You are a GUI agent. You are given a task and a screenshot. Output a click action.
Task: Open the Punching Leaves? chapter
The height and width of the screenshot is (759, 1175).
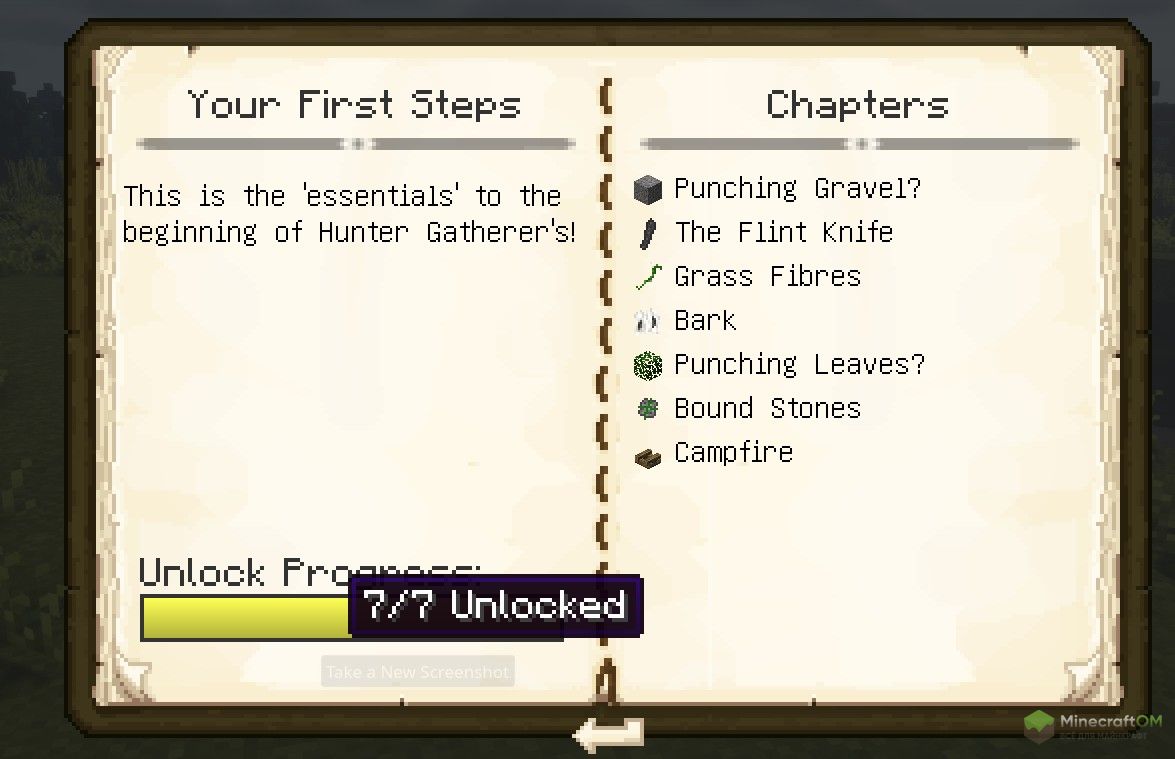(798, 364)
